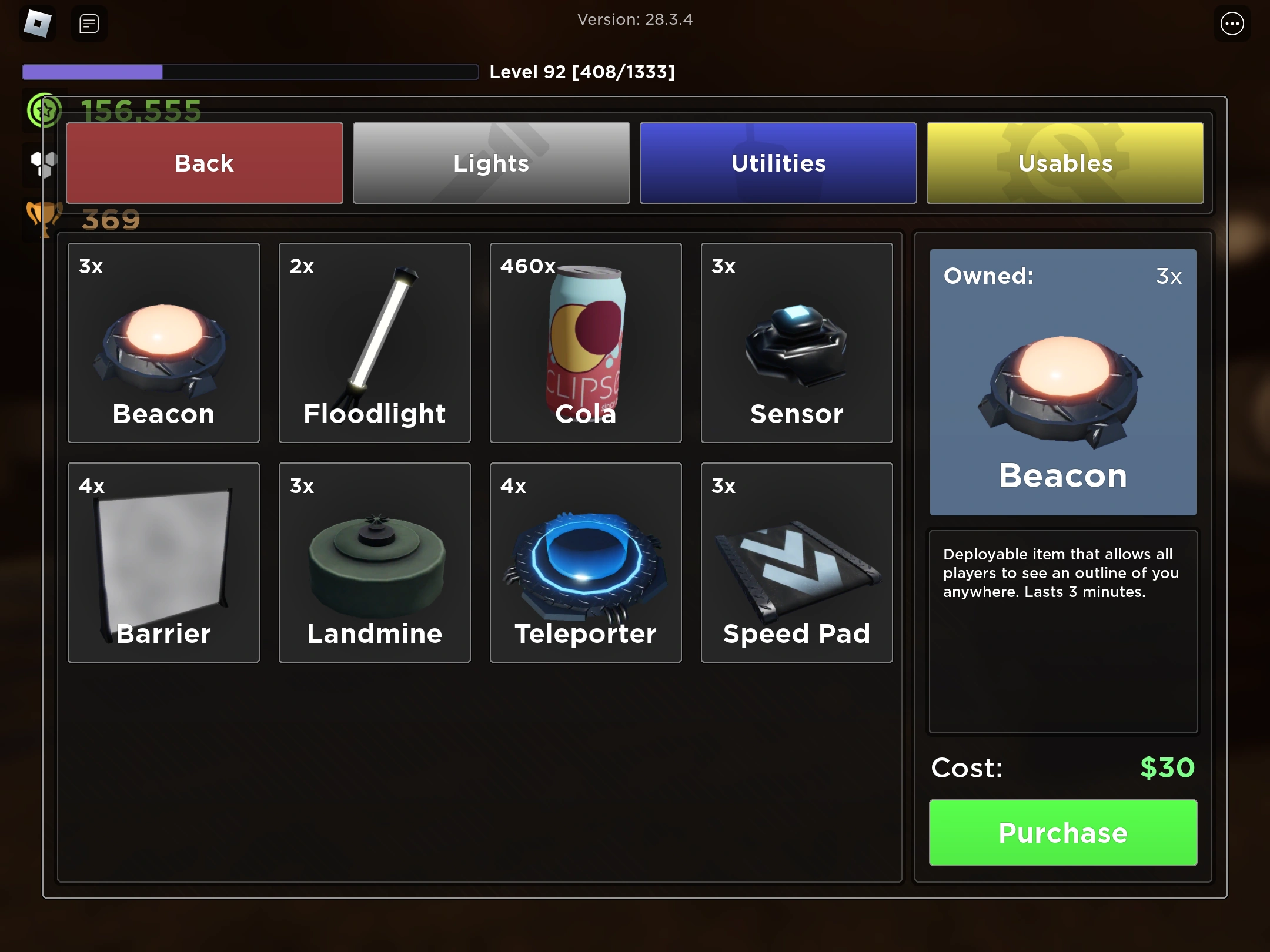Viewport: 1270px width, 952px height.
Task: Select the Barrier item
Action: 163,563
